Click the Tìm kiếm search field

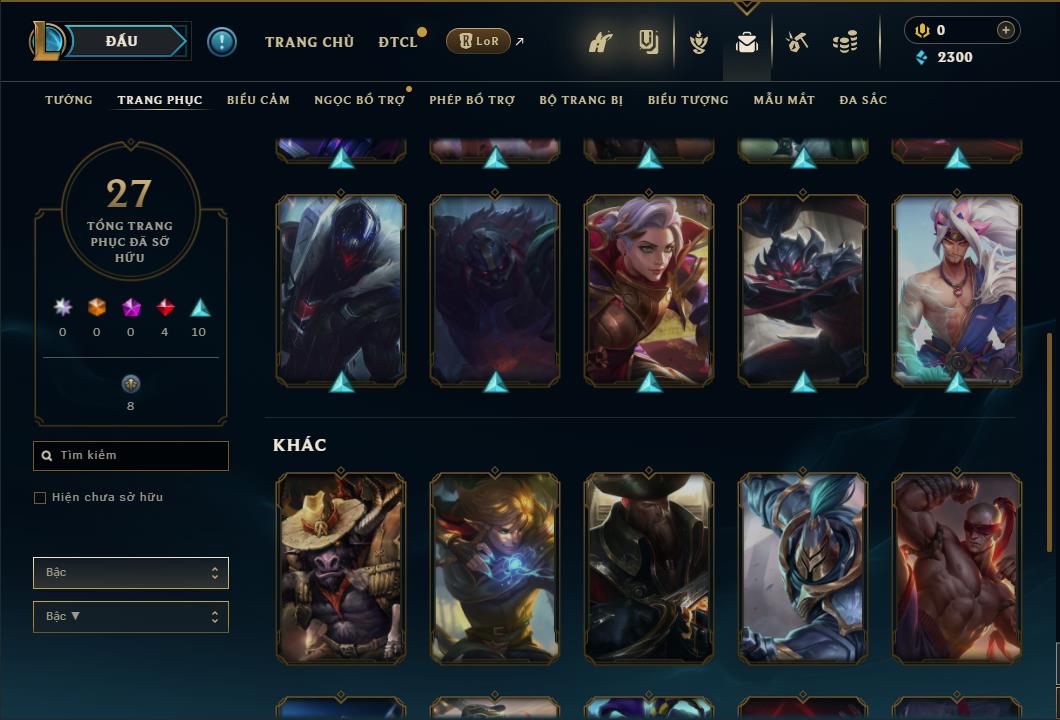pos(131,456)
